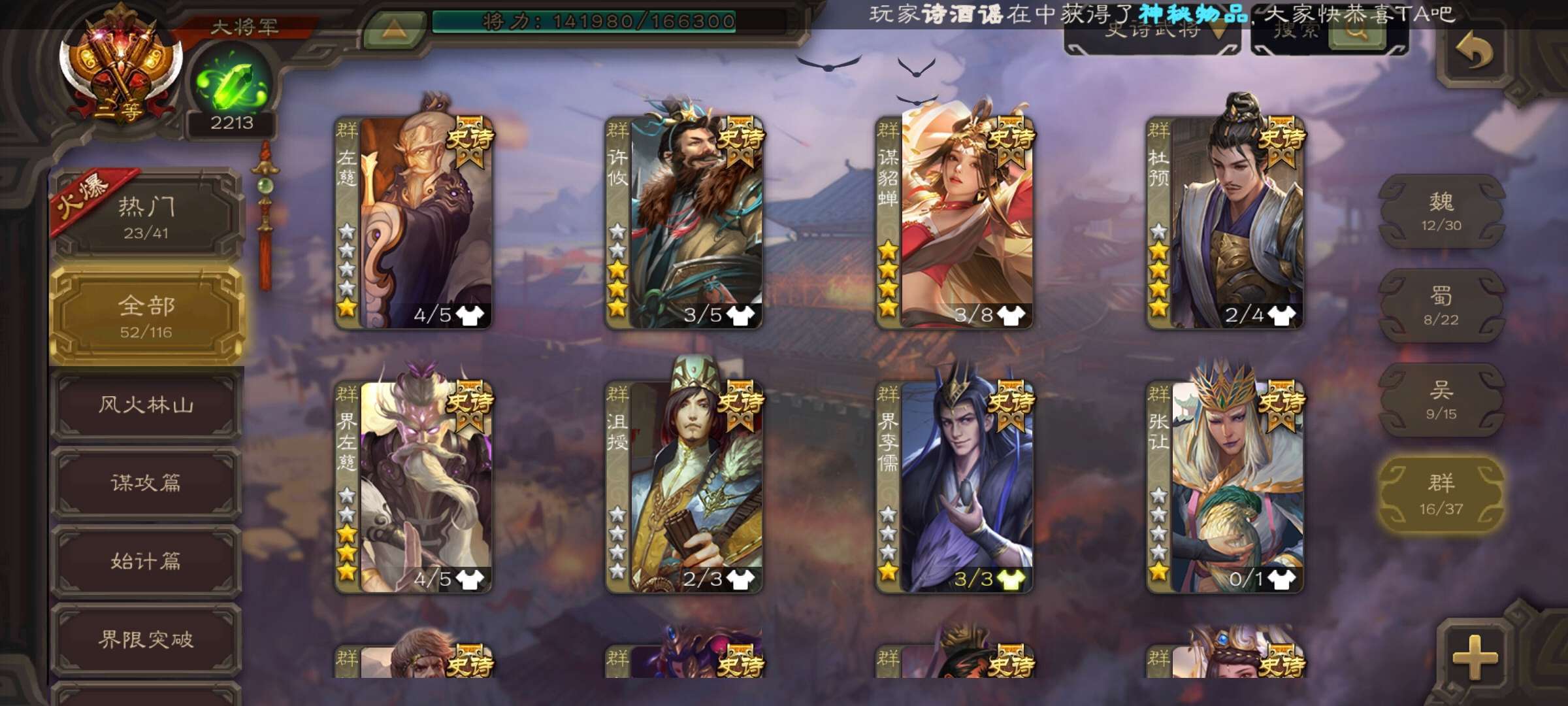Open the 谋攻篇 category
The image size is (1568, 706).
(x=146, y=483)
